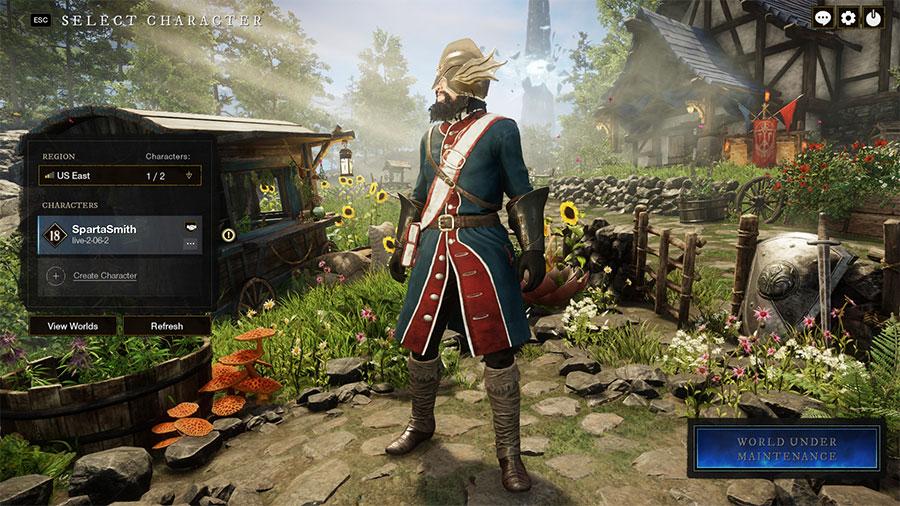Open SpartaSmith's three-dot options menu
Viewport: 900px width, 506px height.
190,243
